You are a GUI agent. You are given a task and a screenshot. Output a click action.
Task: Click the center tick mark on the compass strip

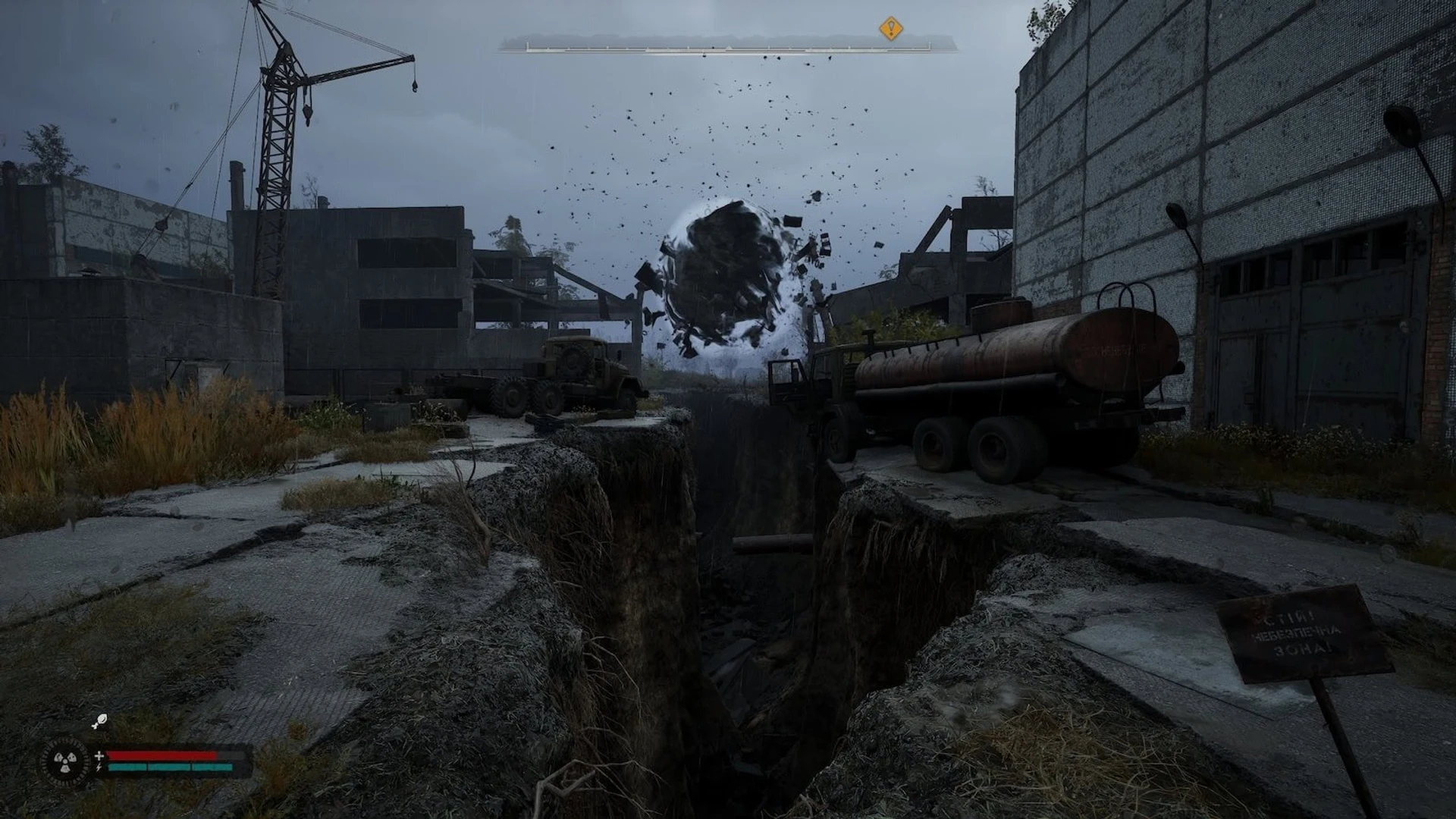[x=728, y=48]
